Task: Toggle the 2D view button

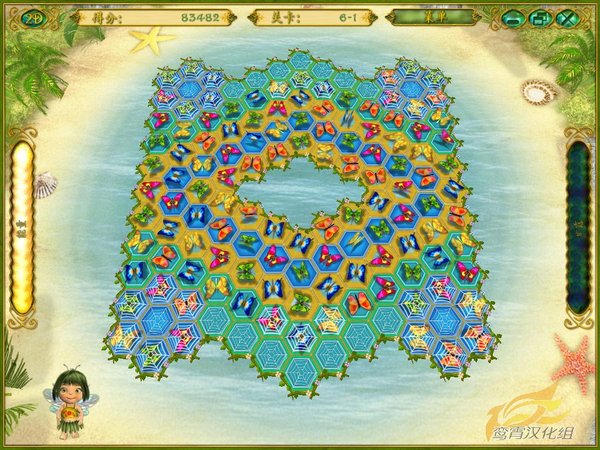Action: pos(31,17)
